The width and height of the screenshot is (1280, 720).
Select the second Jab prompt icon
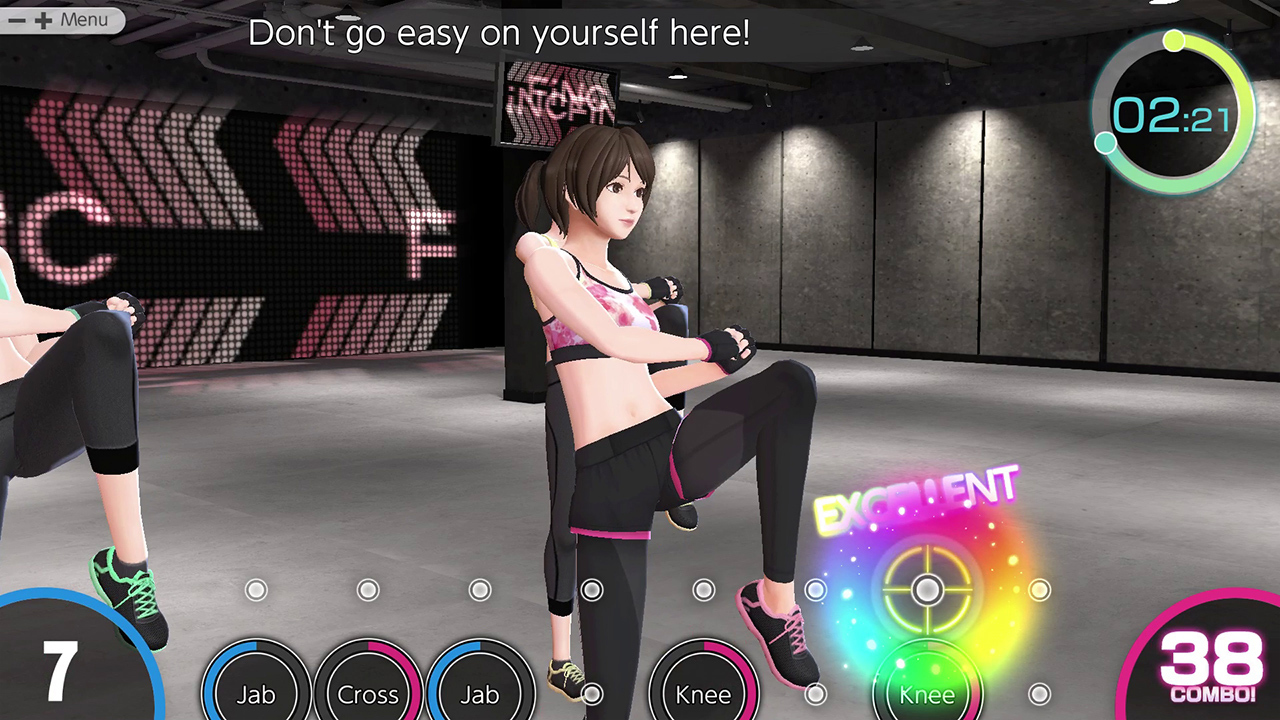tap(480, 694)
